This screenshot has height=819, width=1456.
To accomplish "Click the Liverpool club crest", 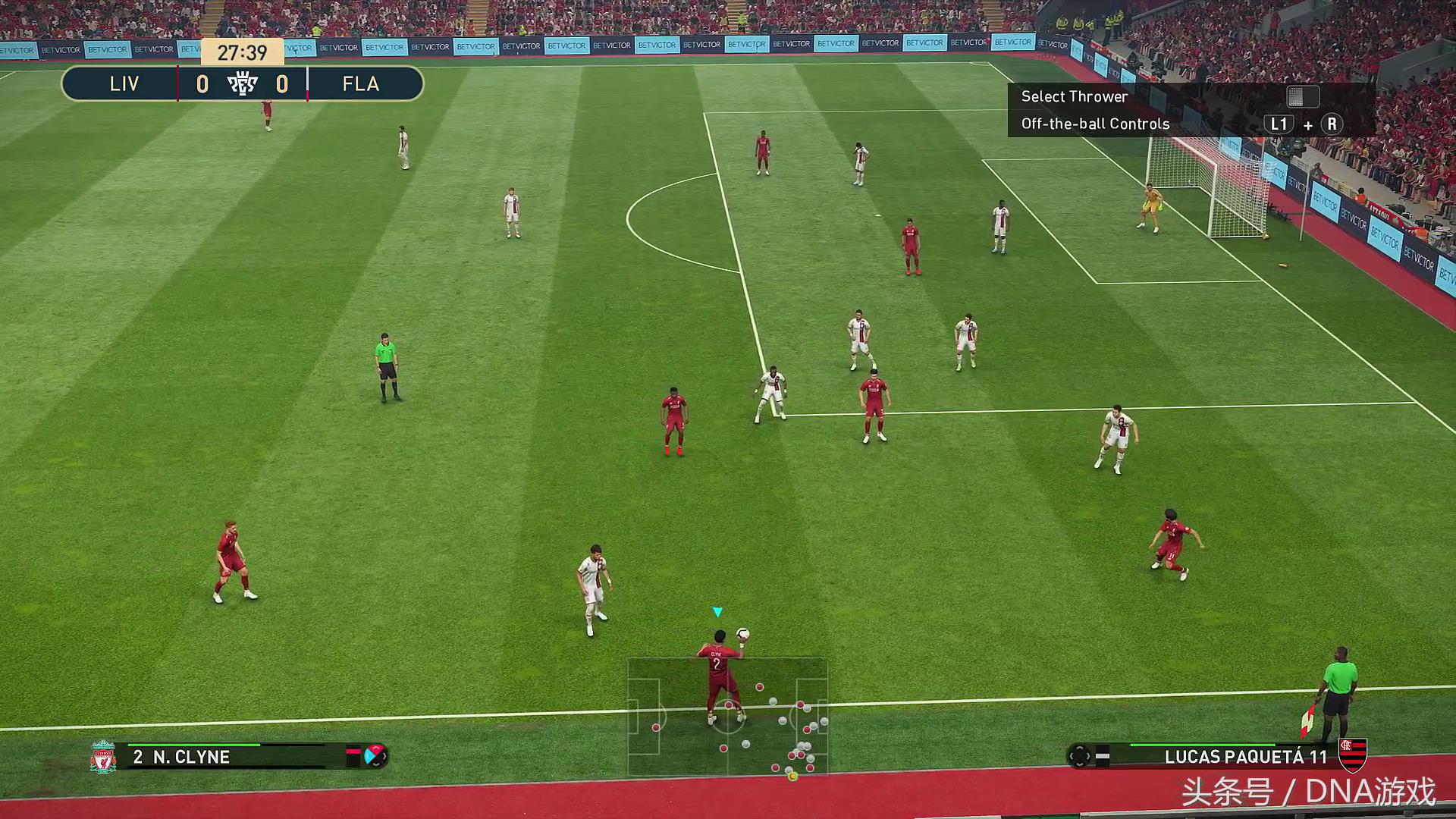I will coord(103,757).
